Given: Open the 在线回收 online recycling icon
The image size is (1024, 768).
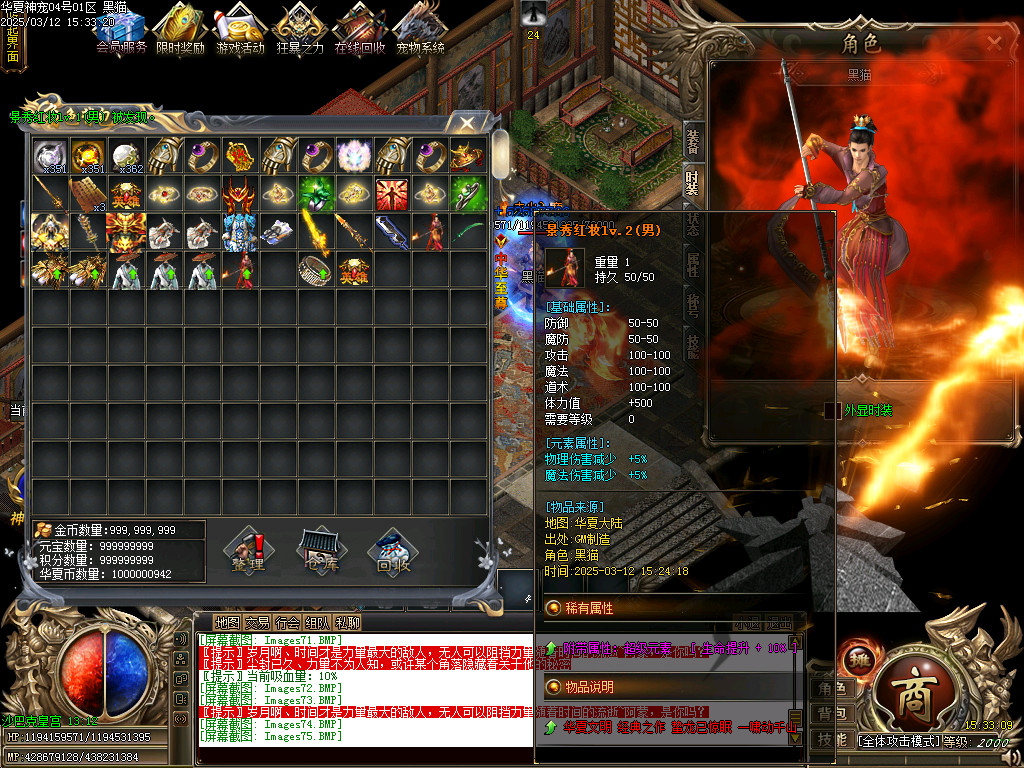Looking at the screenshot, I should 360,30.
